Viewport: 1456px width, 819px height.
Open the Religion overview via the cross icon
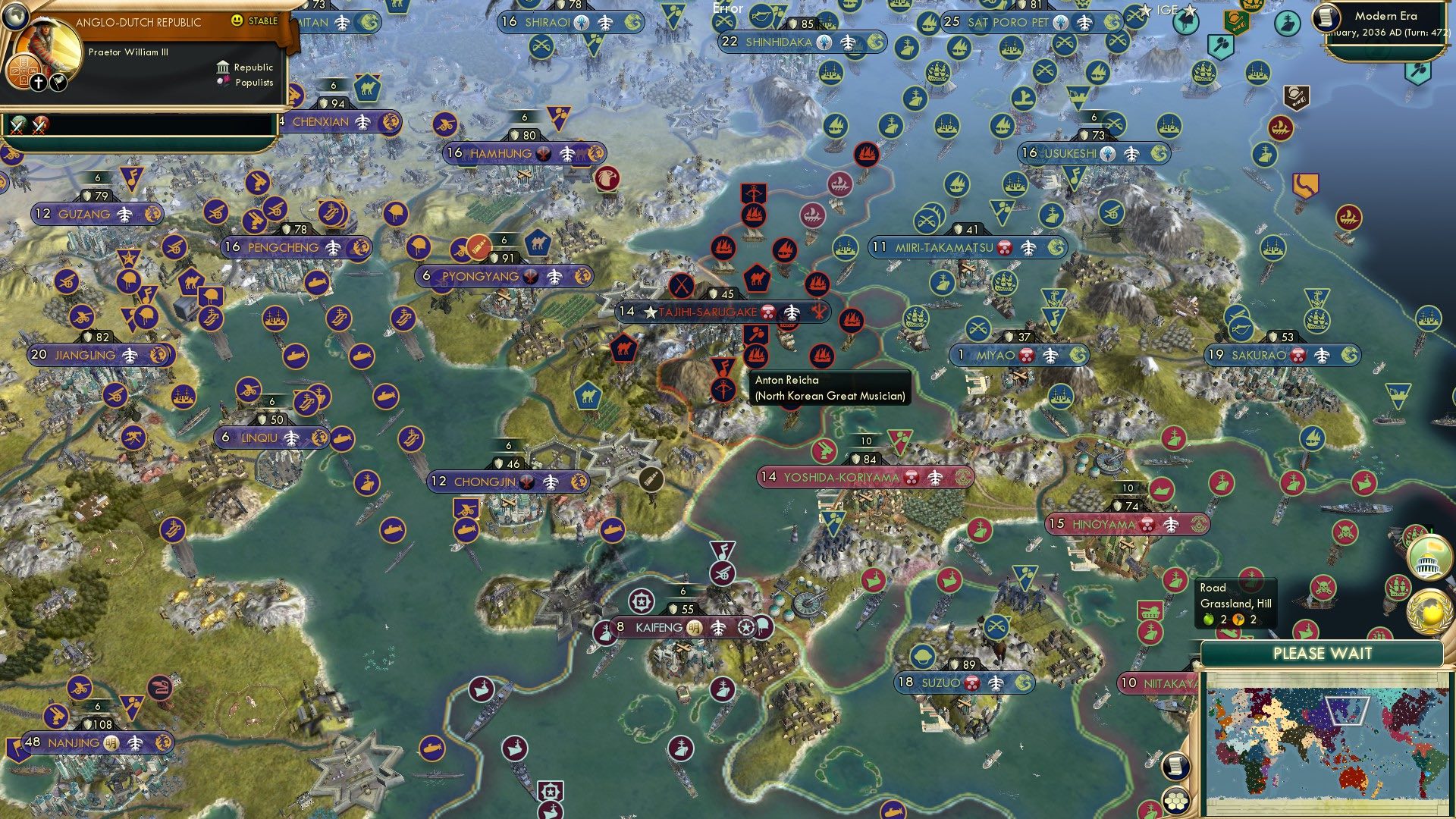tap(38, 82)
